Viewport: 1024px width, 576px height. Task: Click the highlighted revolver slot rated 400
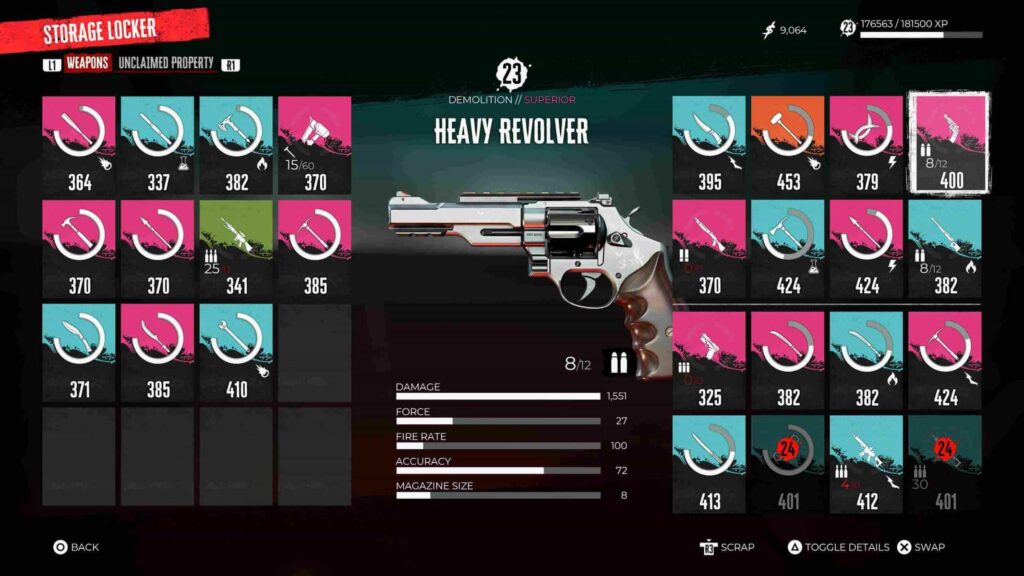(947, 143)
